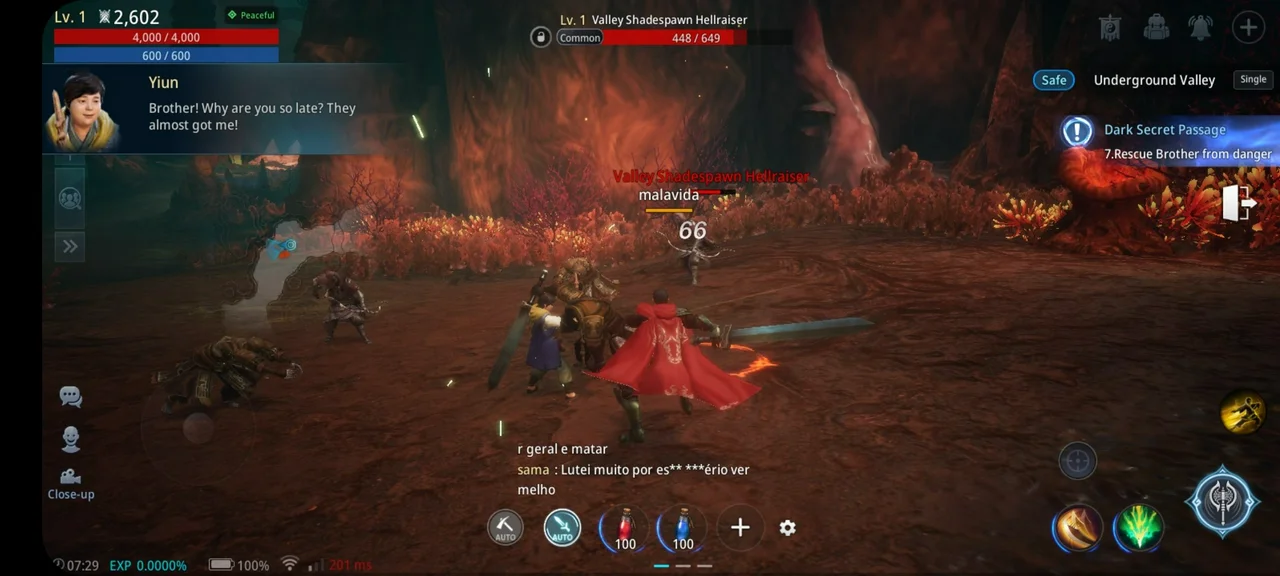This screenshot has height=576, width=1280.
Task: Expand the top-right plus menu button
Action: click(x=1248, y=27)
